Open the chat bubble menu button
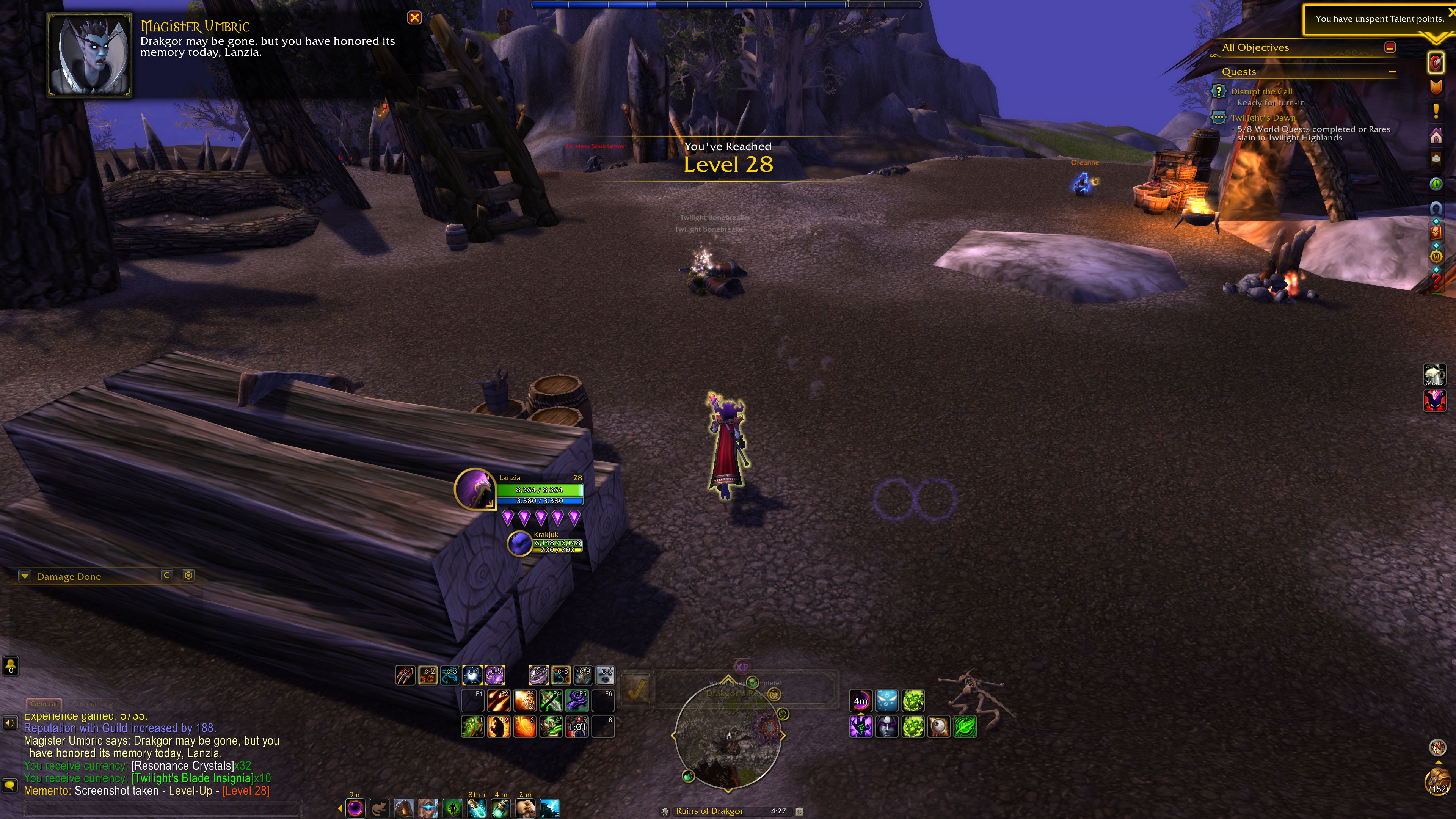1456x819 pixels. tap(9, 785)
